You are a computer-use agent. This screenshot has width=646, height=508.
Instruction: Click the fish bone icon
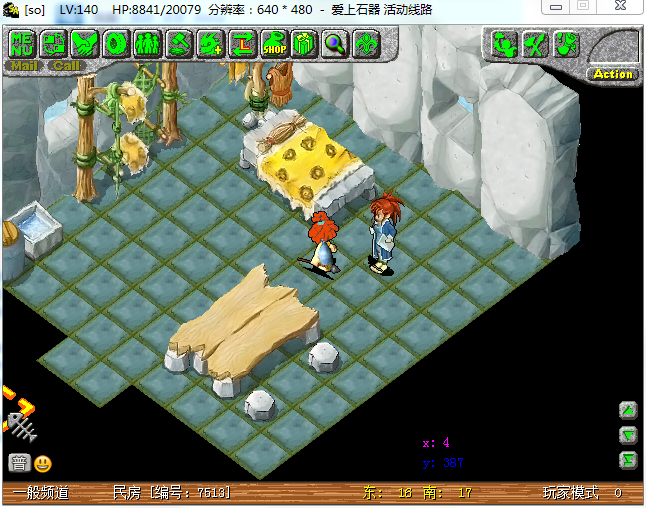click(x=20, y=426)
